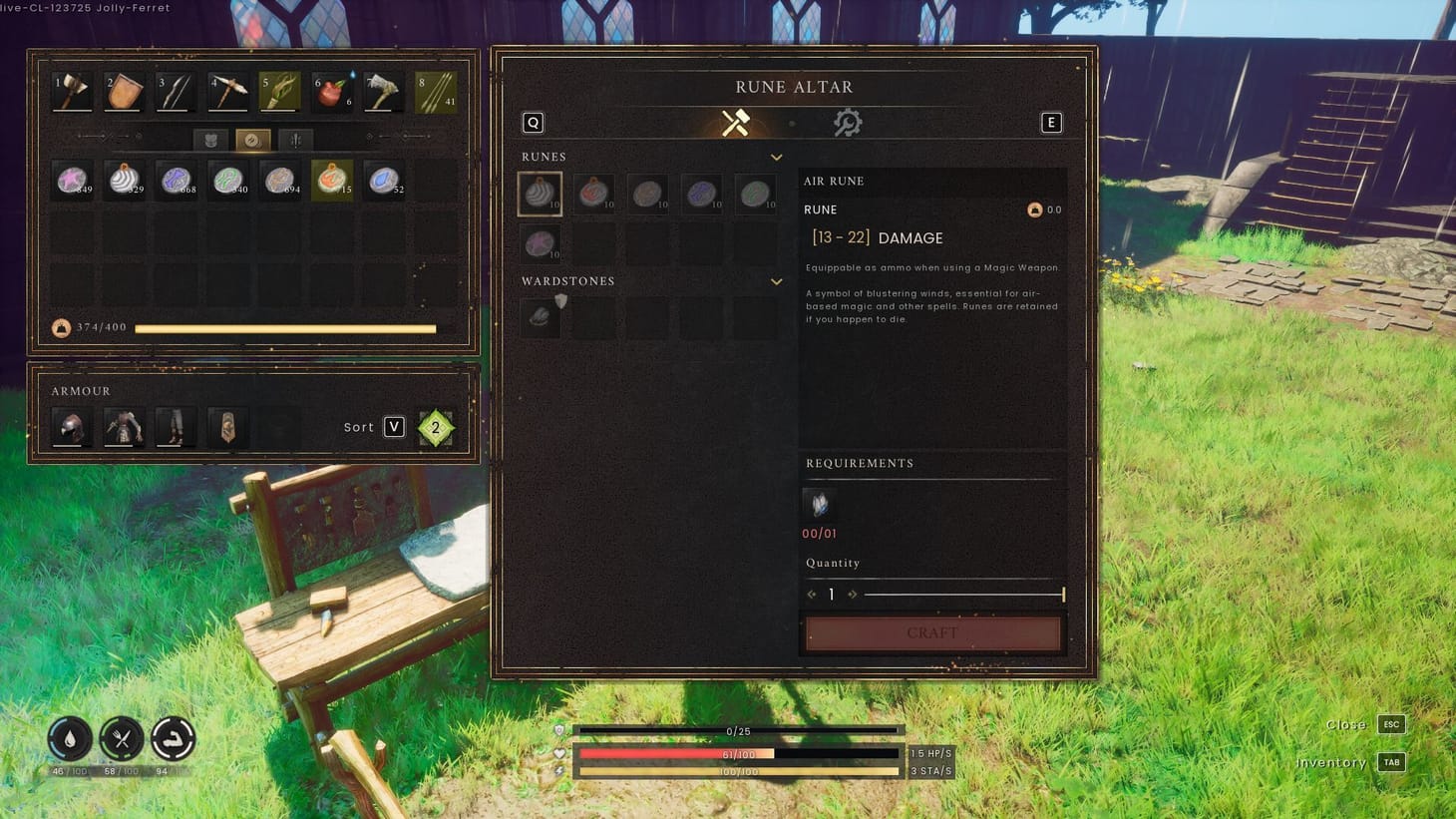The image size is (1456, 819).
Task: Increase quantity with the right arrow stepper
Action: point(853,594)
